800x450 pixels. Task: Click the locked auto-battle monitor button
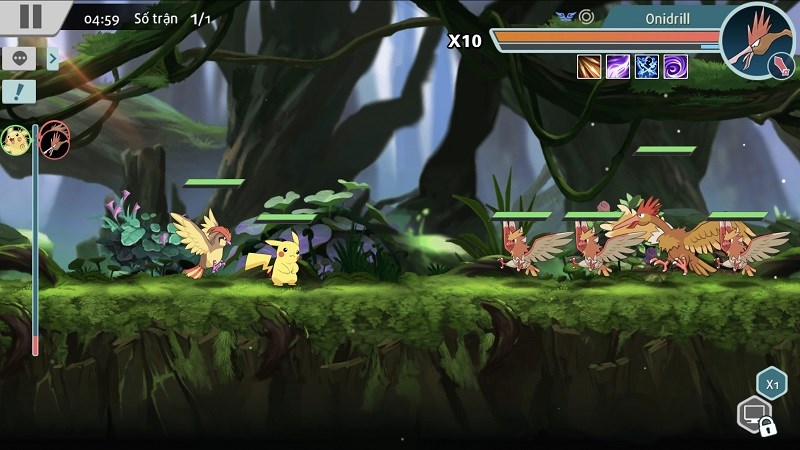tap(753, 413)
